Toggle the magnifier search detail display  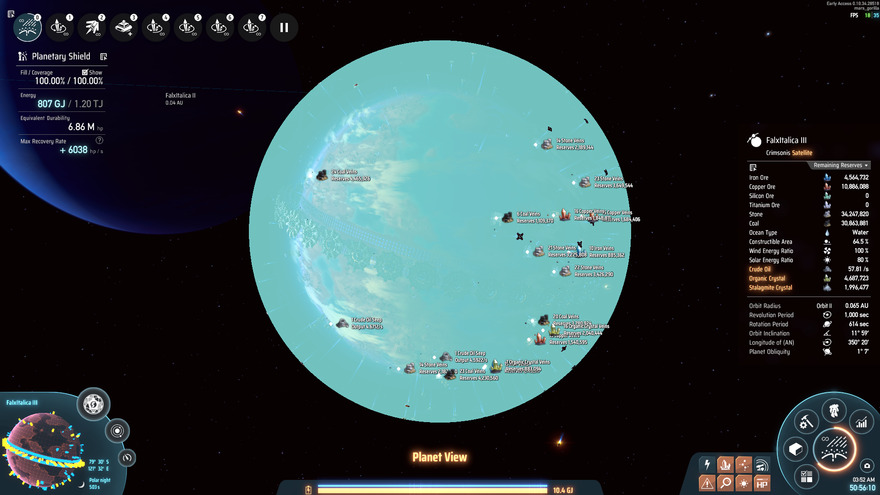coord(726,483)
